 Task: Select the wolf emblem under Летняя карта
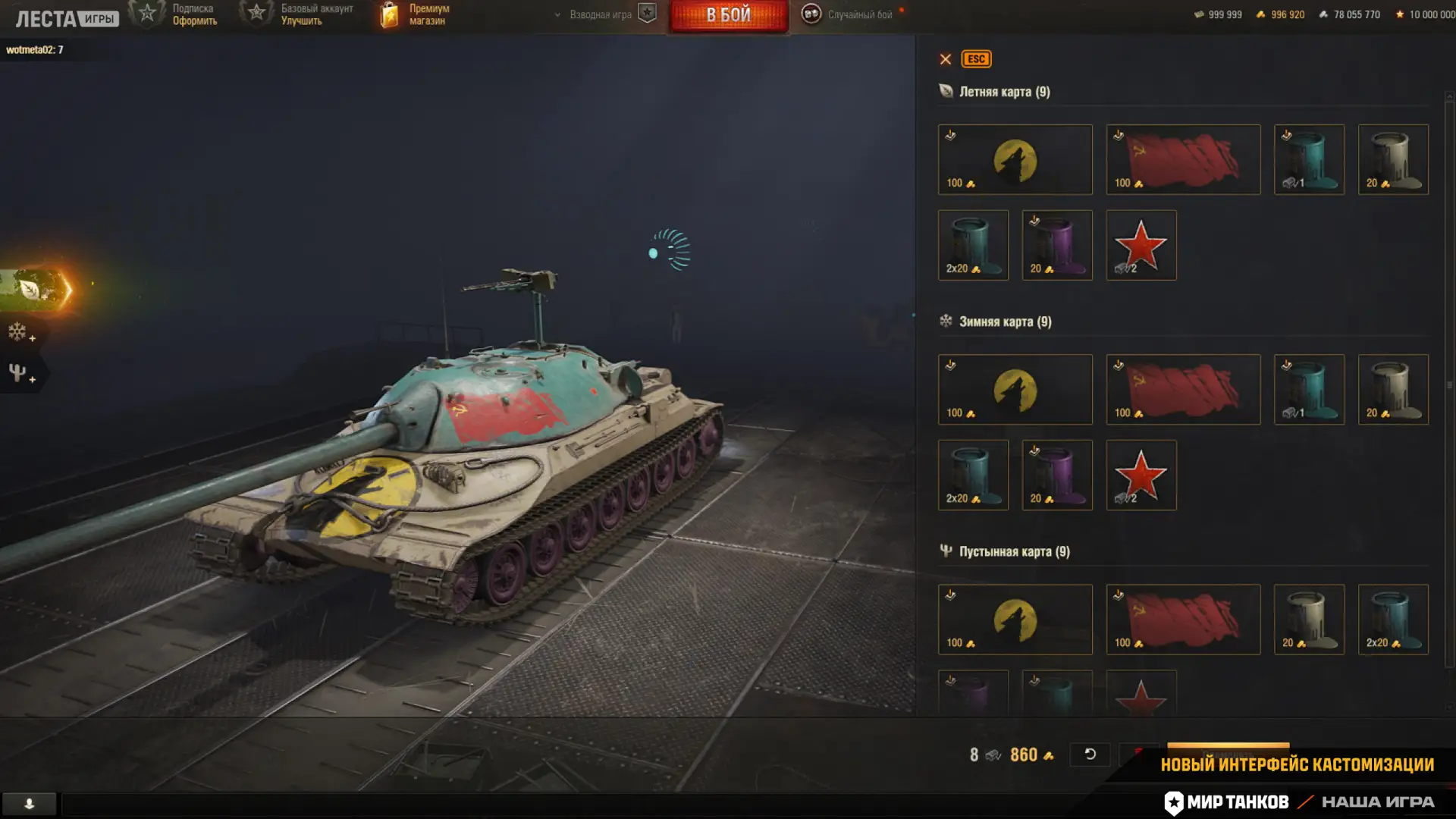pos(1015,160)
